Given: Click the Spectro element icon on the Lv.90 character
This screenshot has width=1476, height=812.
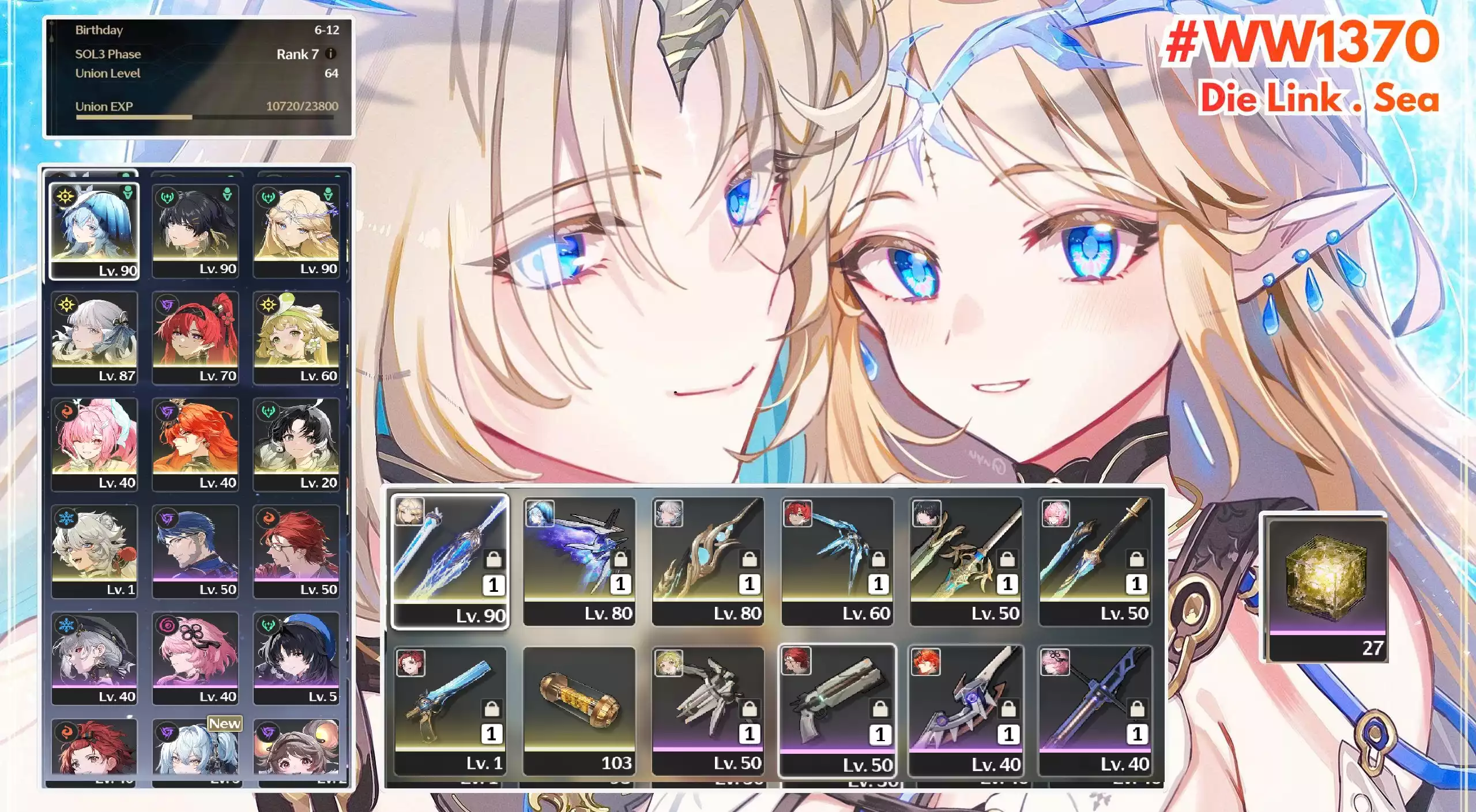Looking at the screenshot, I should point(64,195).
